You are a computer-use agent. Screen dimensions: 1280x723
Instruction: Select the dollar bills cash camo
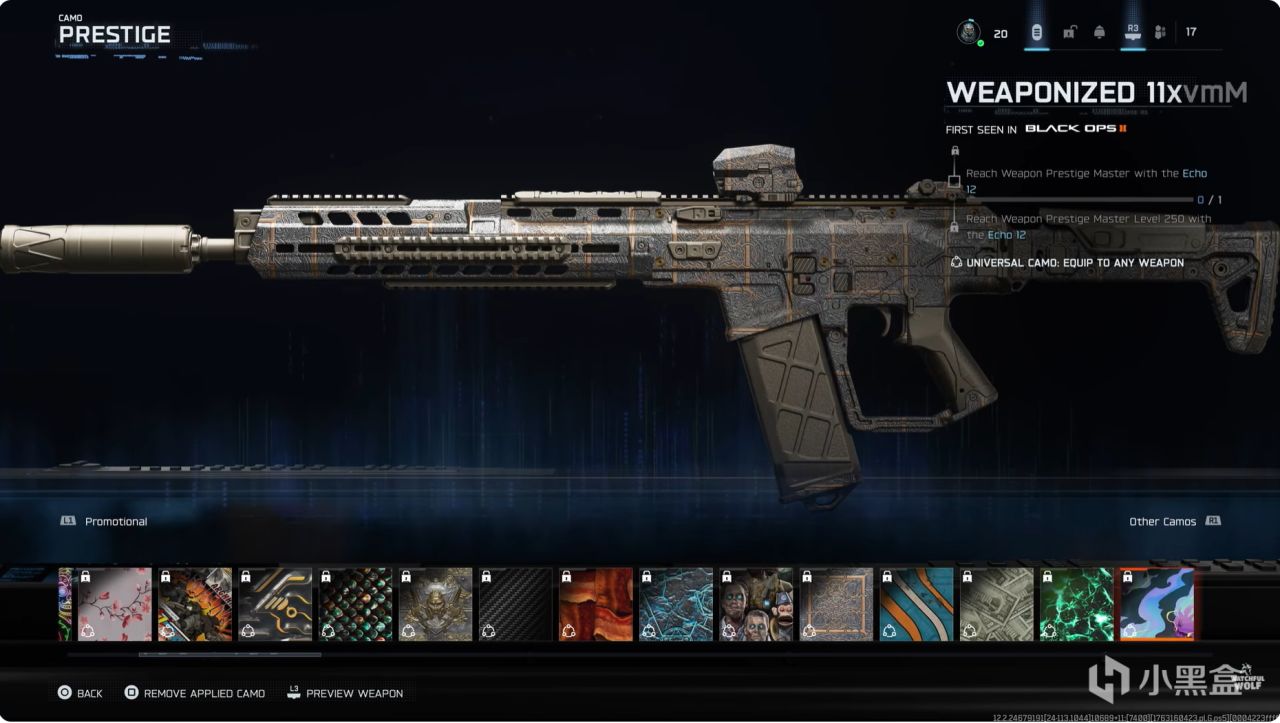click(997, 604)
